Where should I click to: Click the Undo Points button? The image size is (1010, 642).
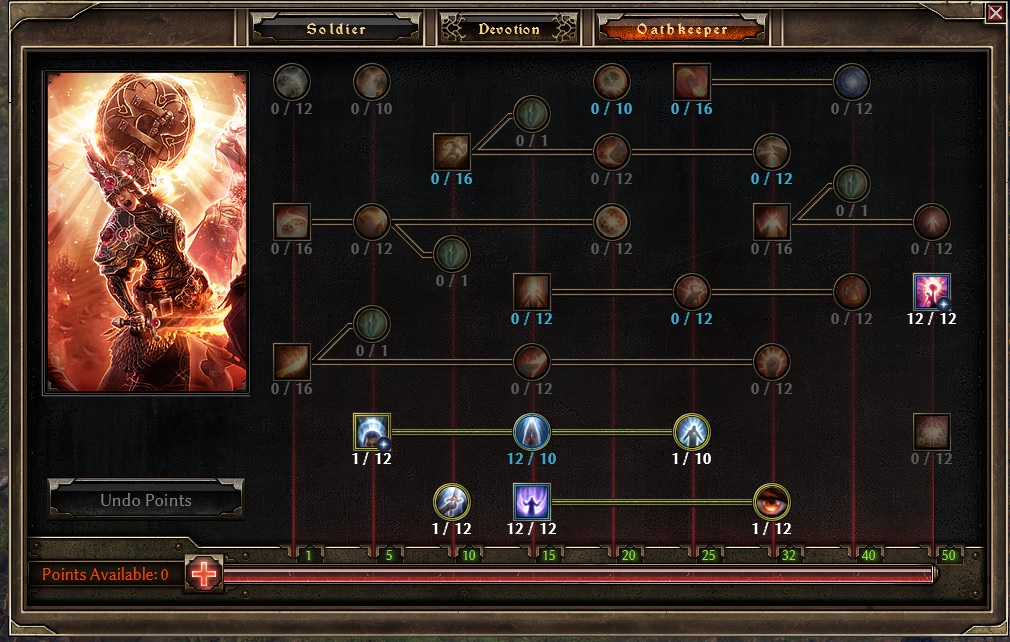146,500
